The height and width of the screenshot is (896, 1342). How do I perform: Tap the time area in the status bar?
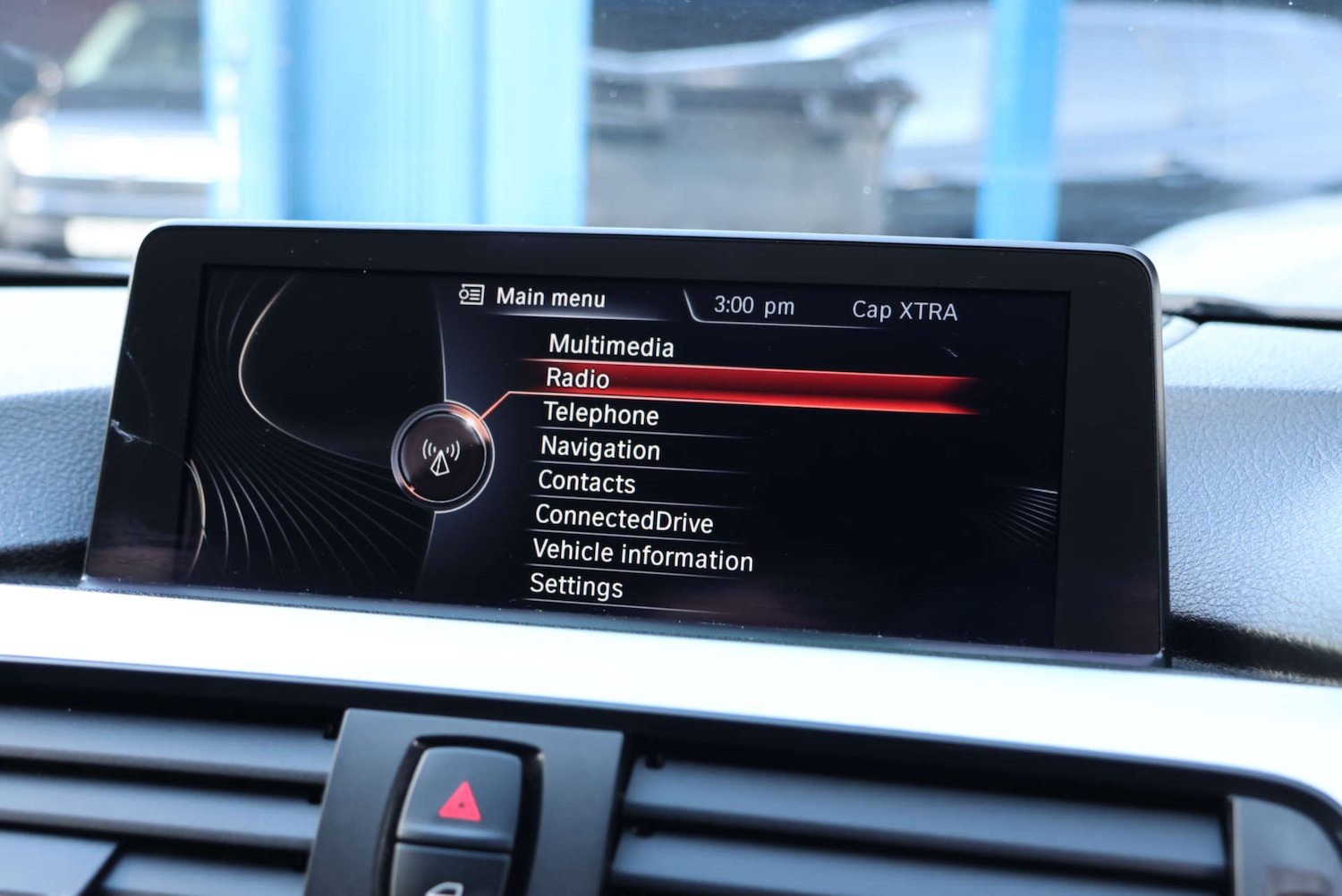tap(753, 305)
